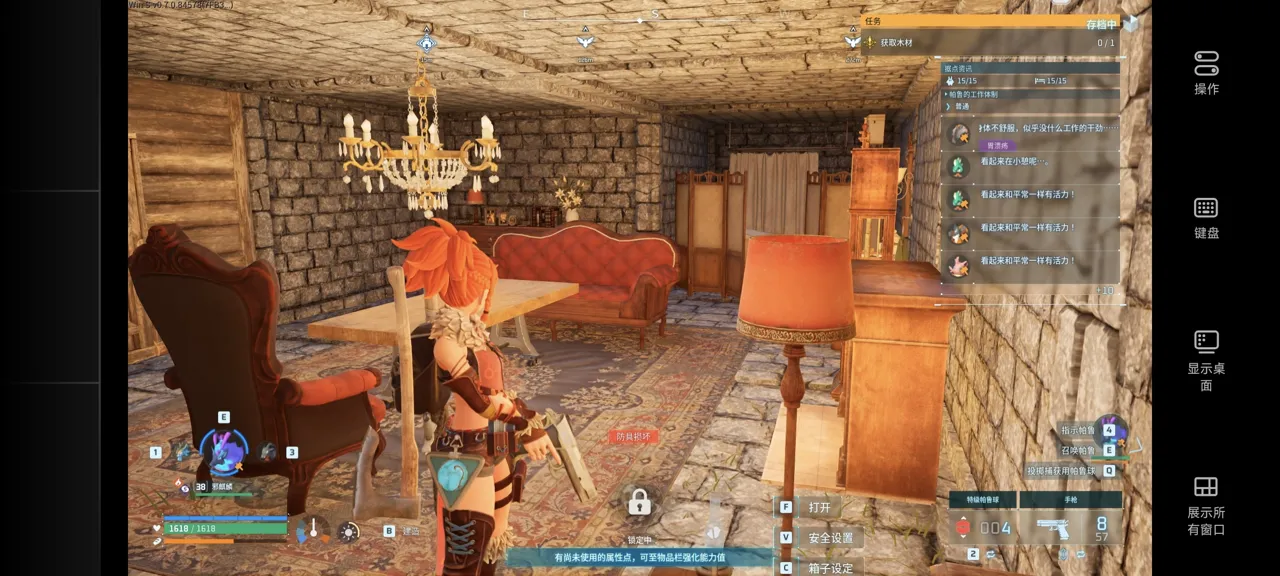Choose the active purple pal portrait in party wheel
This screenshot has width=1280, height=576.
[x=223, y=452]
